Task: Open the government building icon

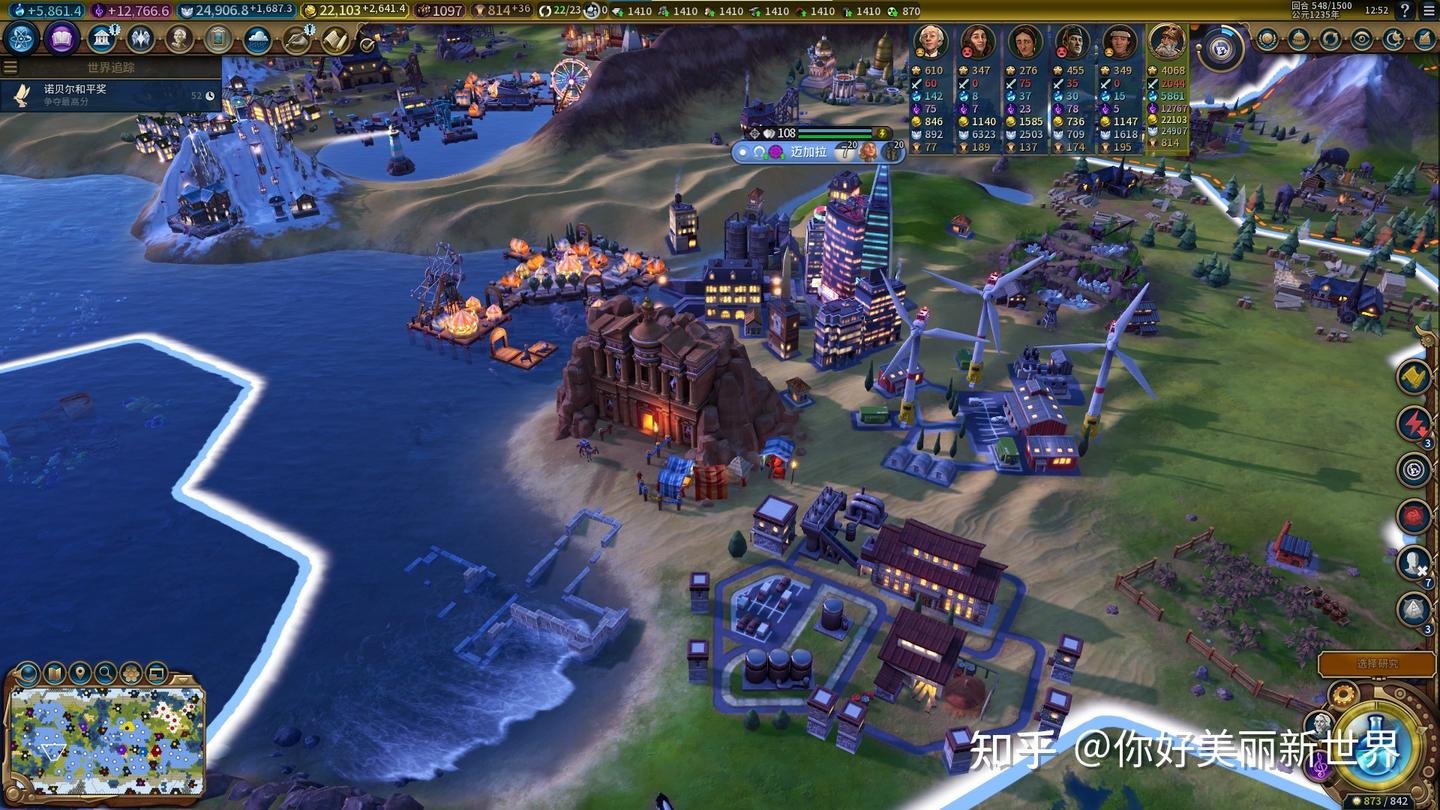Action: point(101,39)
